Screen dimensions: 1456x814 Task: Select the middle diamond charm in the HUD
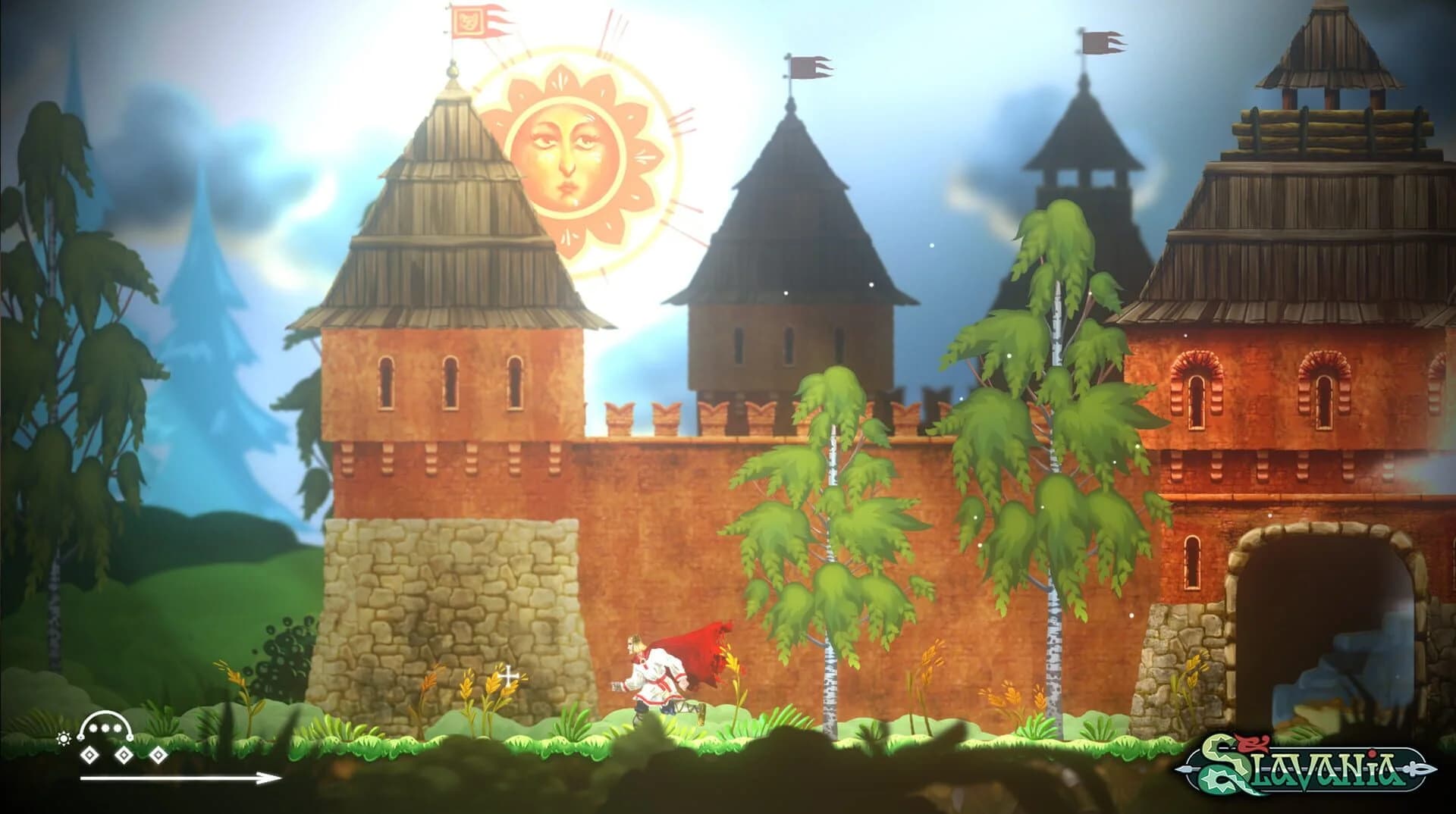124,755
